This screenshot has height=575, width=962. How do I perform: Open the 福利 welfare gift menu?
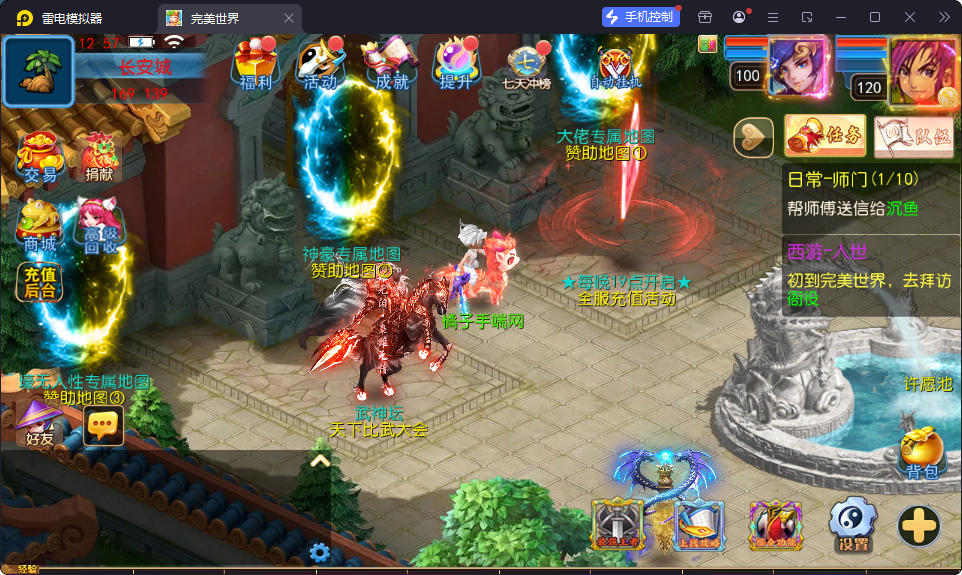point(254,66)
